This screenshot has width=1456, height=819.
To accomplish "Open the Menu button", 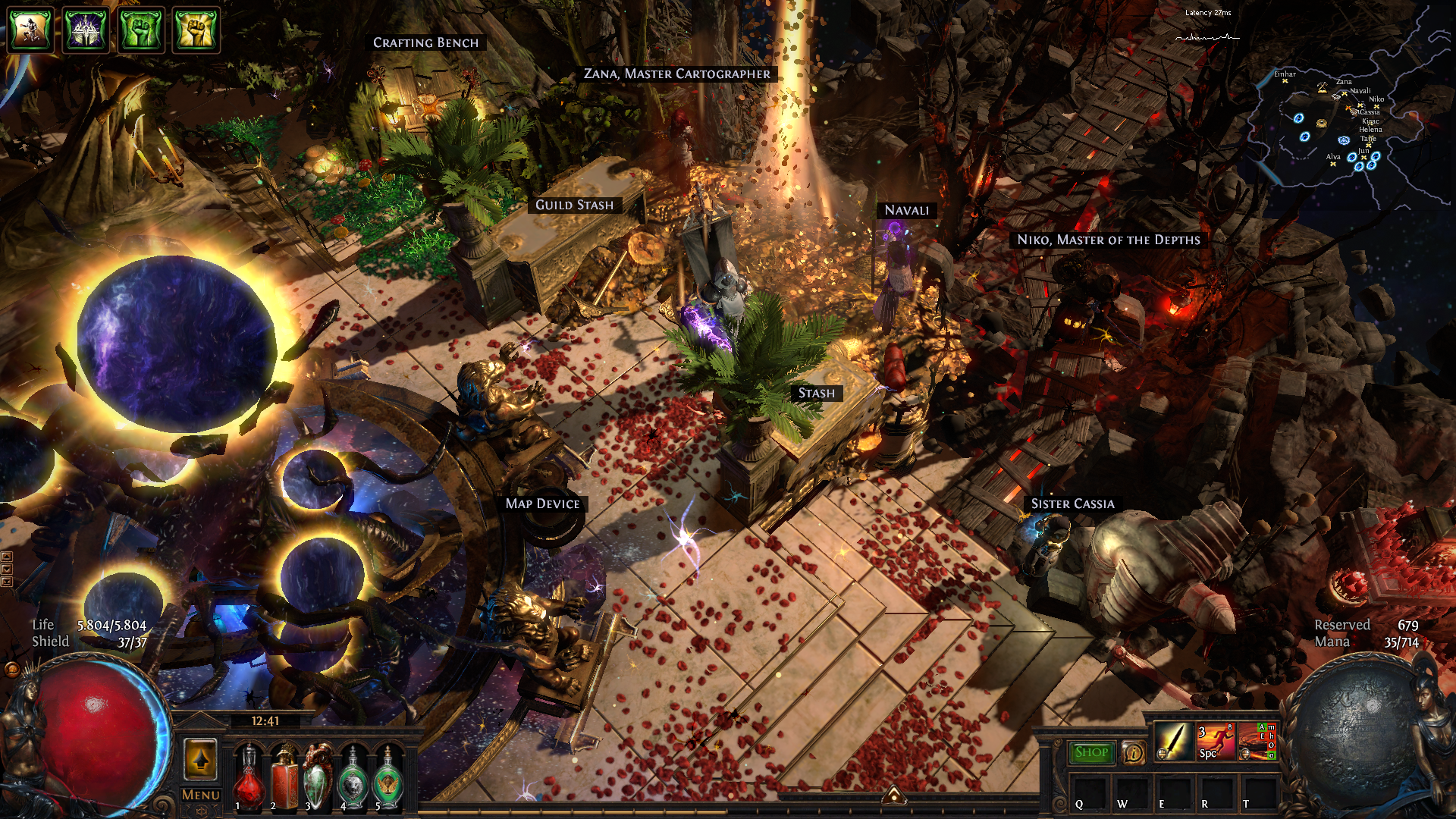I will pyautogui.click(x=200, y=795).
